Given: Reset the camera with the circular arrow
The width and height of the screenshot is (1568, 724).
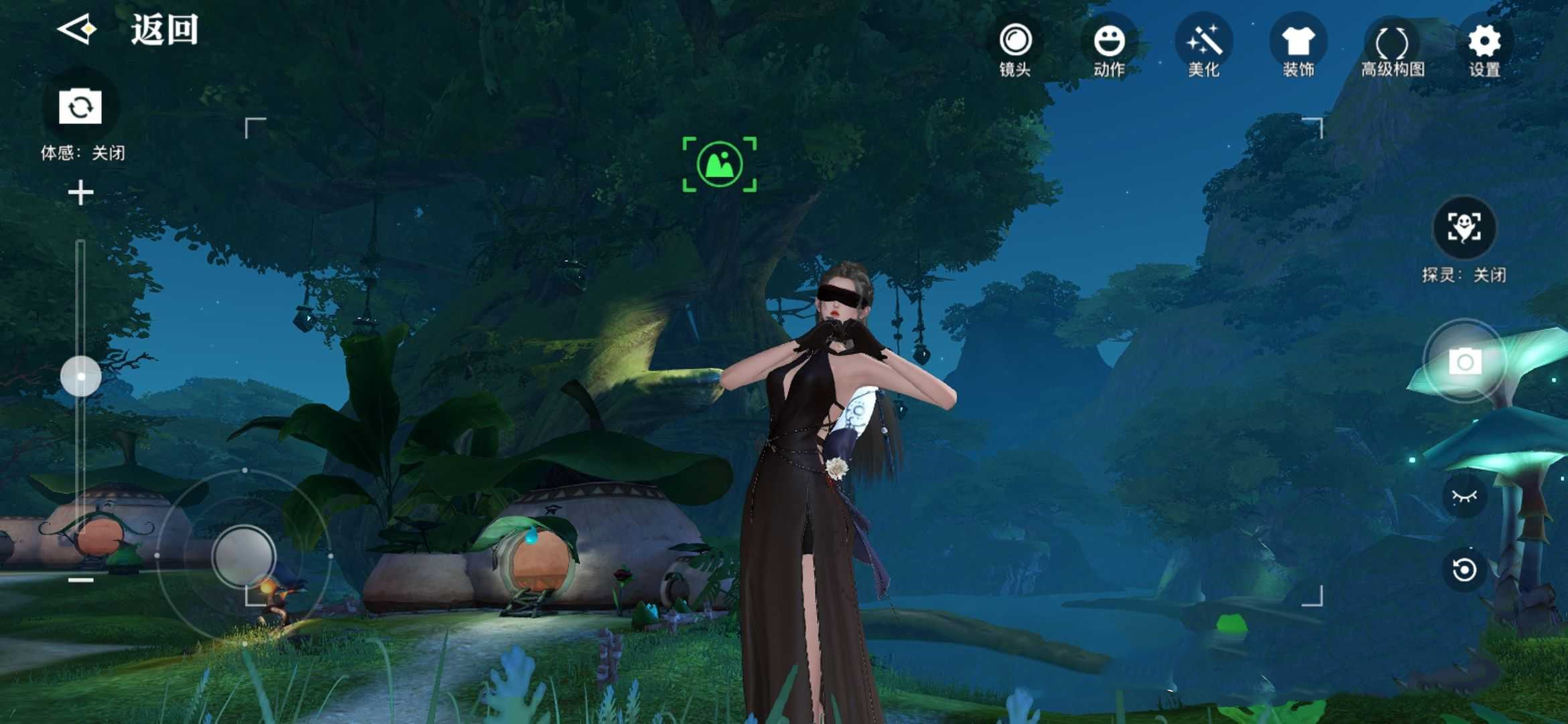Looking at the screenshot, I should (1464, 570).
